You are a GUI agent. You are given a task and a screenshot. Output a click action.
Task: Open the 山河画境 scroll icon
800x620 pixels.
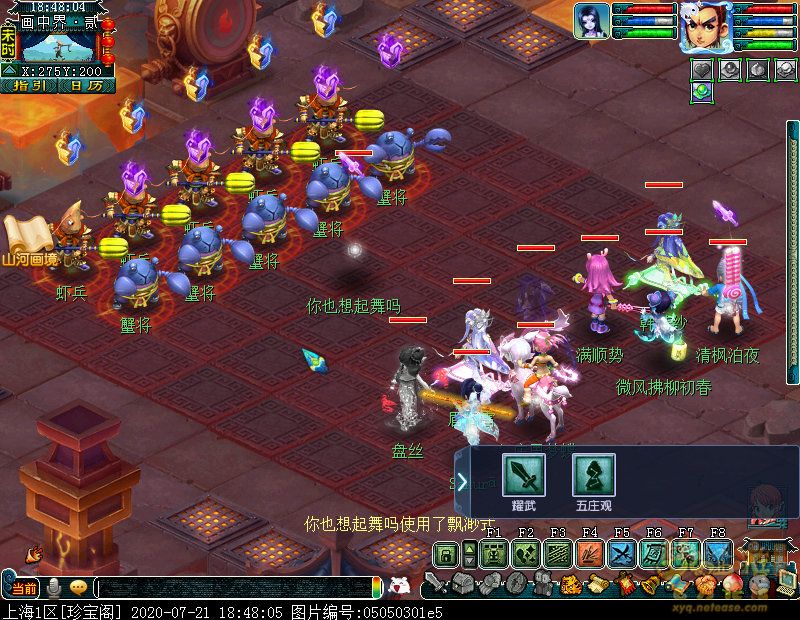point(27,235)
